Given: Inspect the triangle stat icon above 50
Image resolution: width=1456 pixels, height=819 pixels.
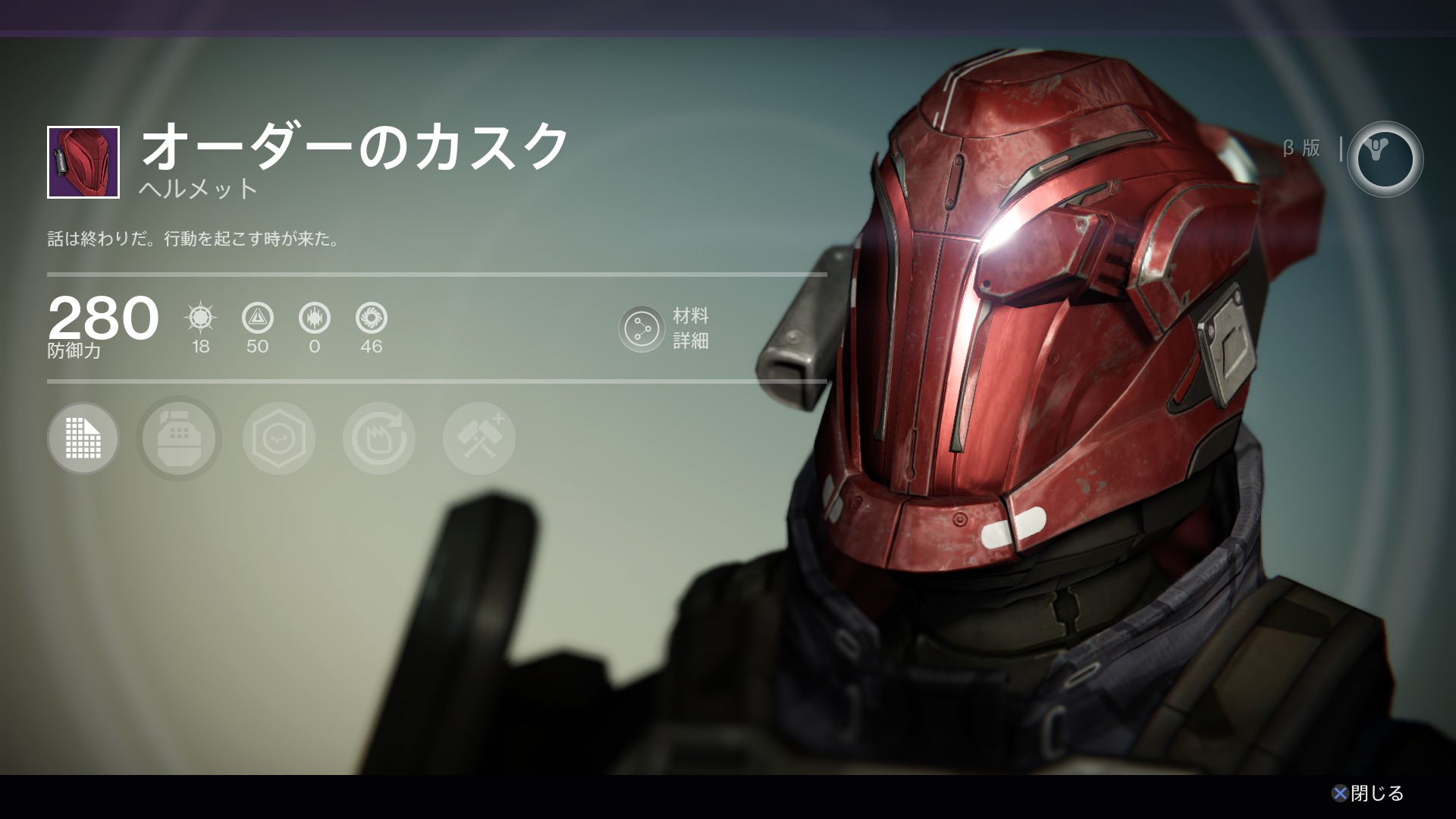Looking at the screenshot, I should [x=257, y=318].
